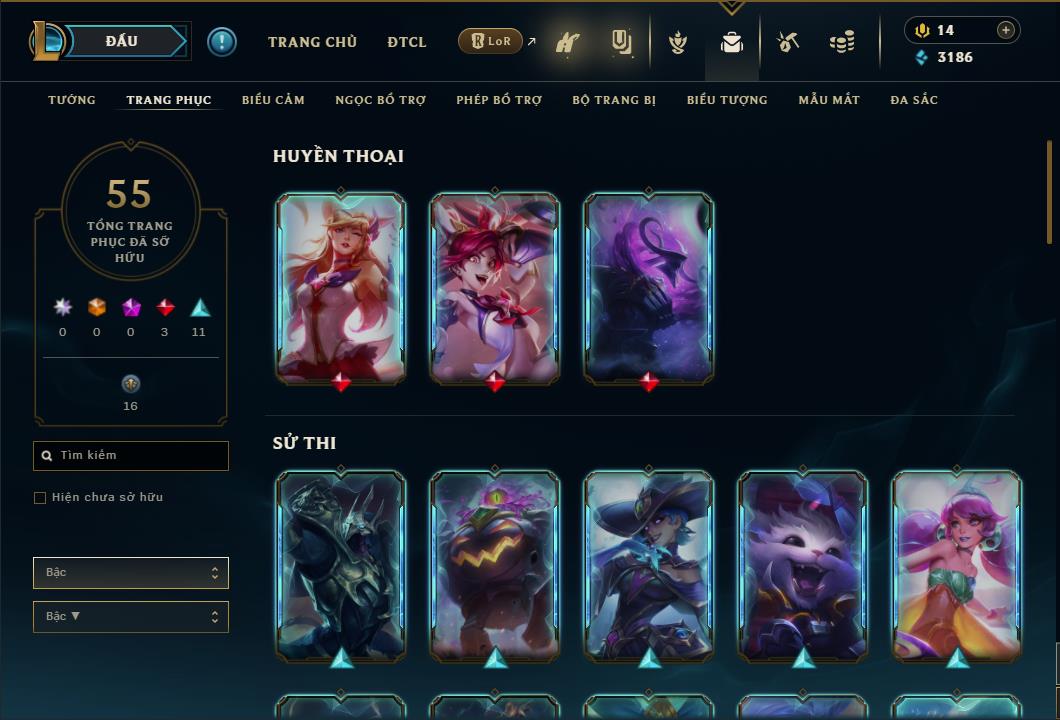Image resolution: width=1060 pixels, height=720 pixels.
Task: Open the BỘ TRANG BỊ tab
Action: tap(614, 100)
